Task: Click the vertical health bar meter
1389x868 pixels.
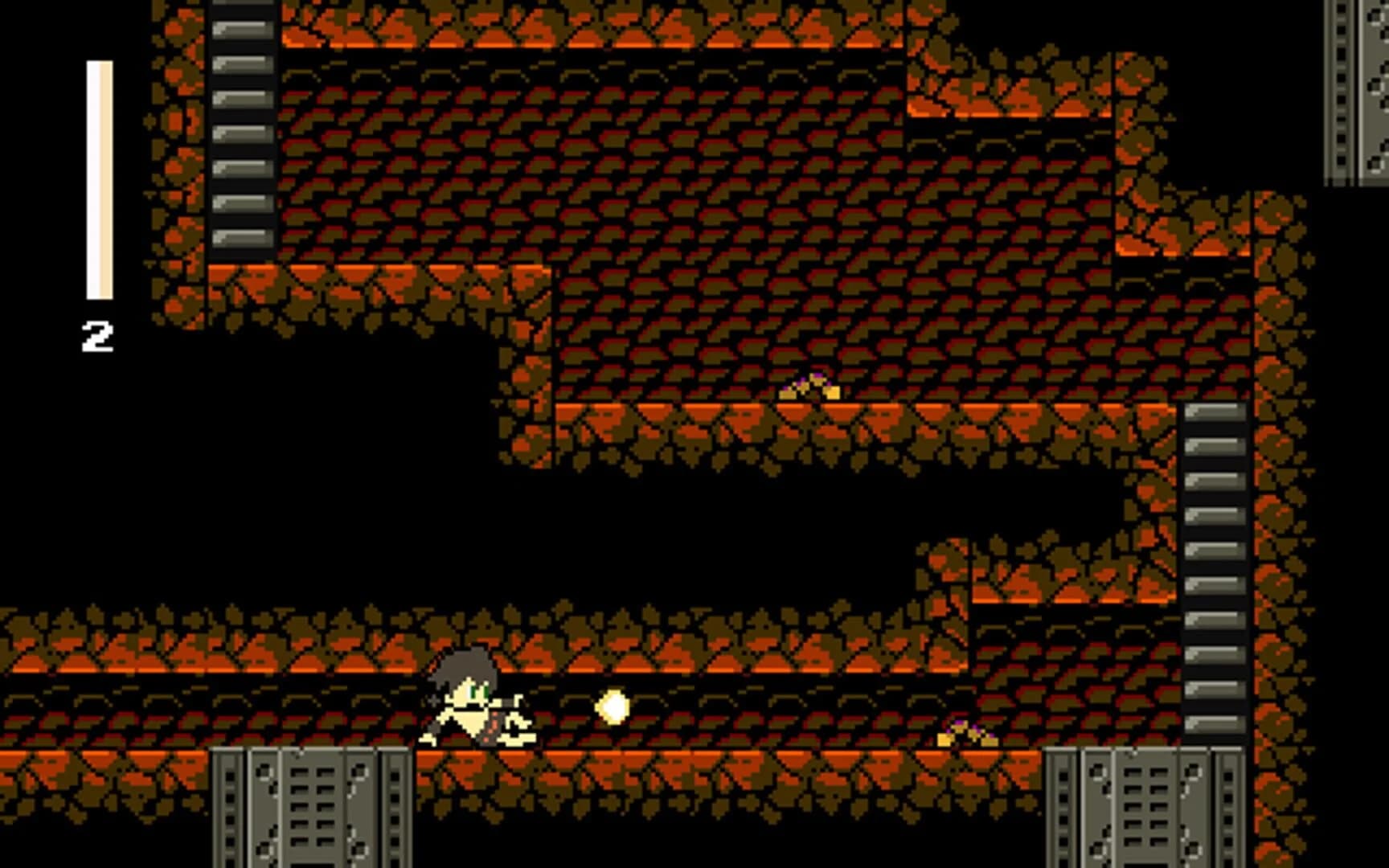Action: point(96,177)
